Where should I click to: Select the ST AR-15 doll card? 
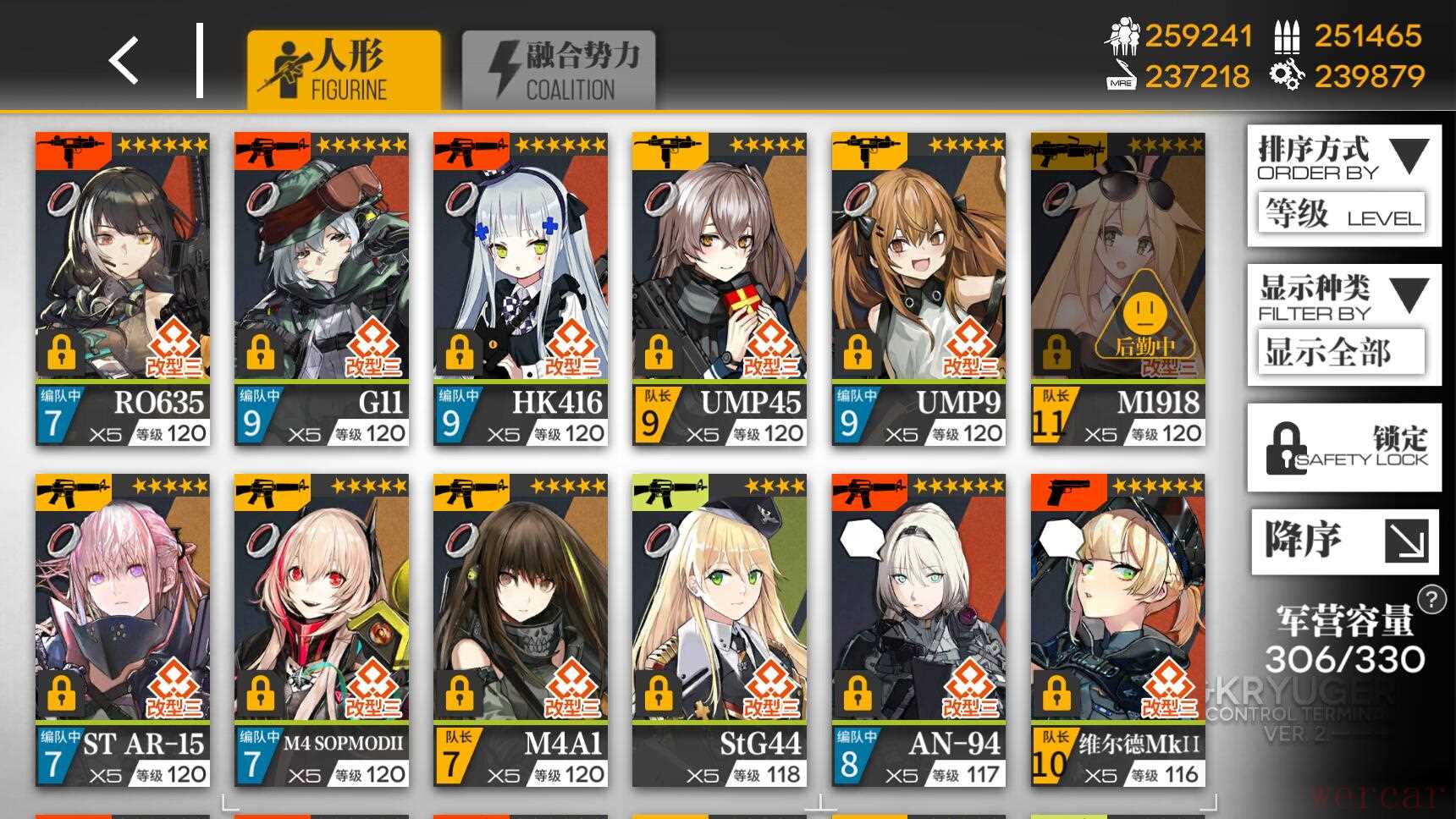pos(123,630)
